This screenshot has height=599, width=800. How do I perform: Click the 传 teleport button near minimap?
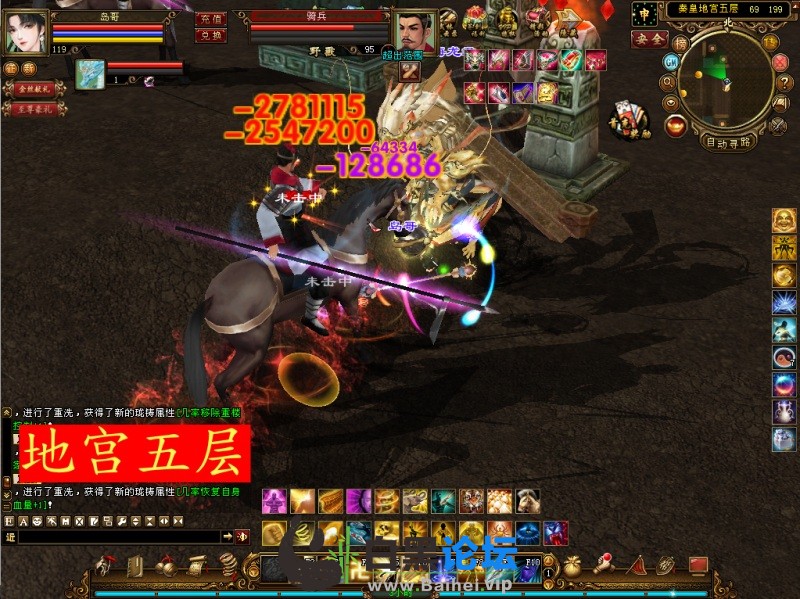770,41
